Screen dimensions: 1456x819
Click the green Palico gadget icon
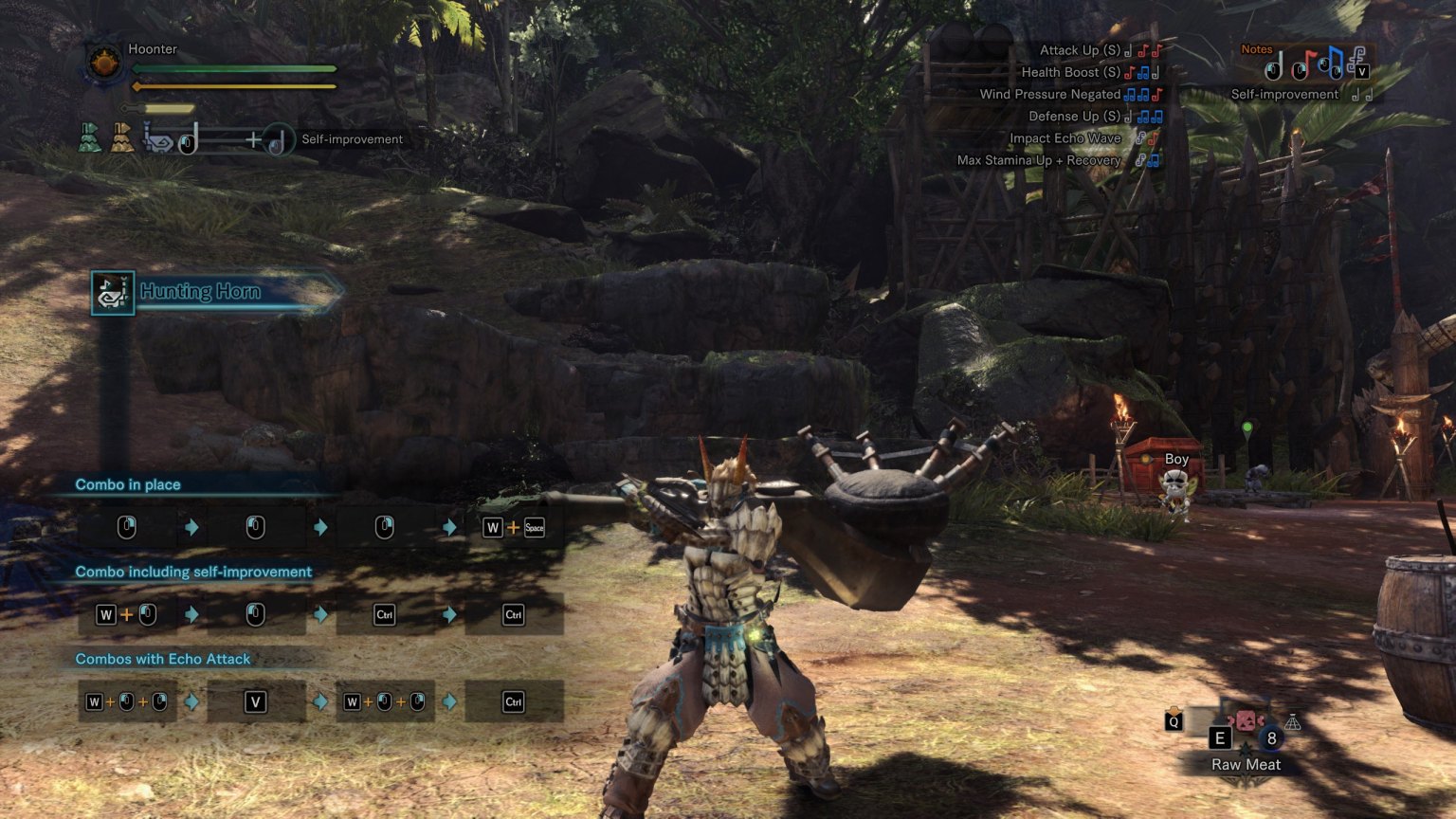click(x=90, y=138)
